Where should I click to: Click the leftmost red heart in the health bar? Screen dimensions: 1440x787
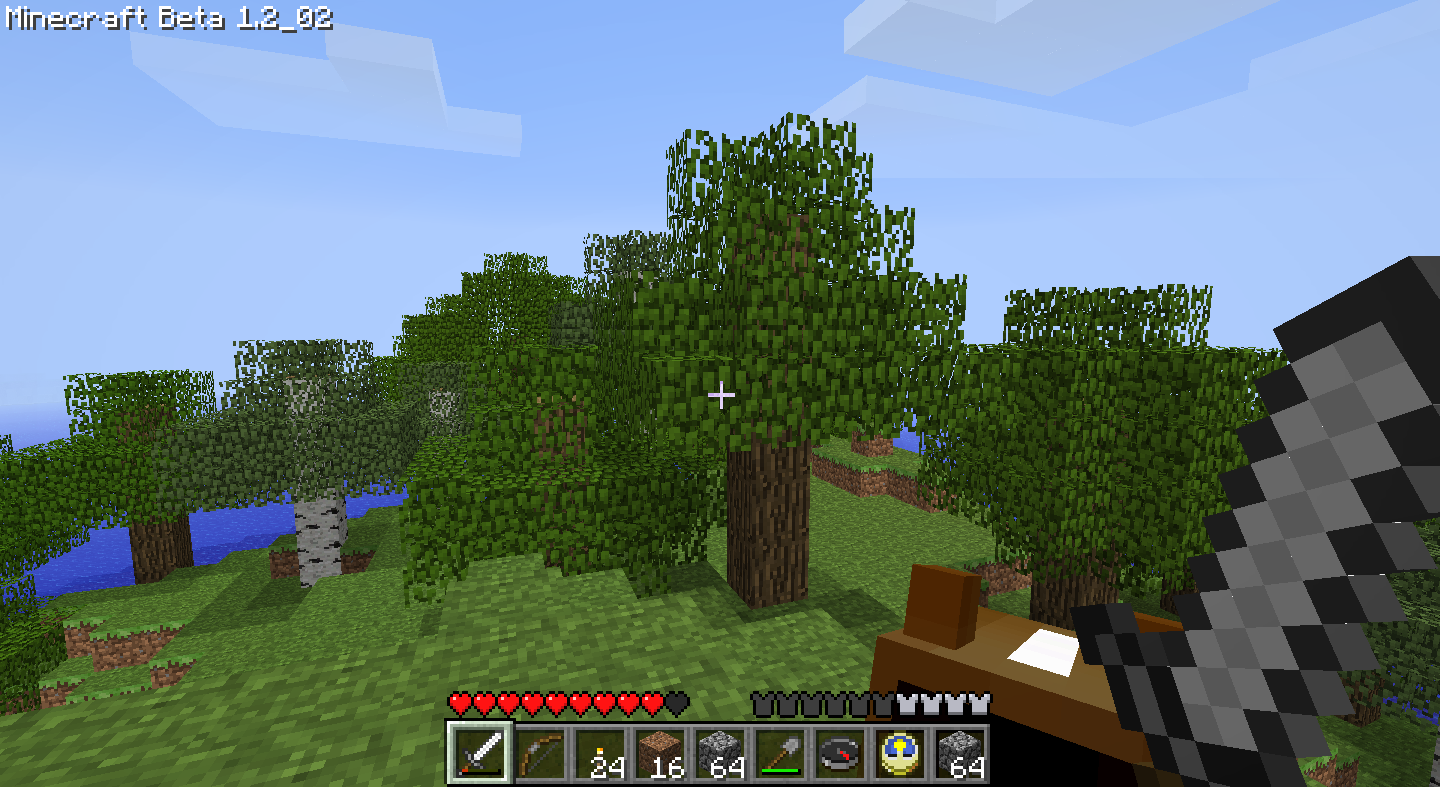(x=457, y=703)
